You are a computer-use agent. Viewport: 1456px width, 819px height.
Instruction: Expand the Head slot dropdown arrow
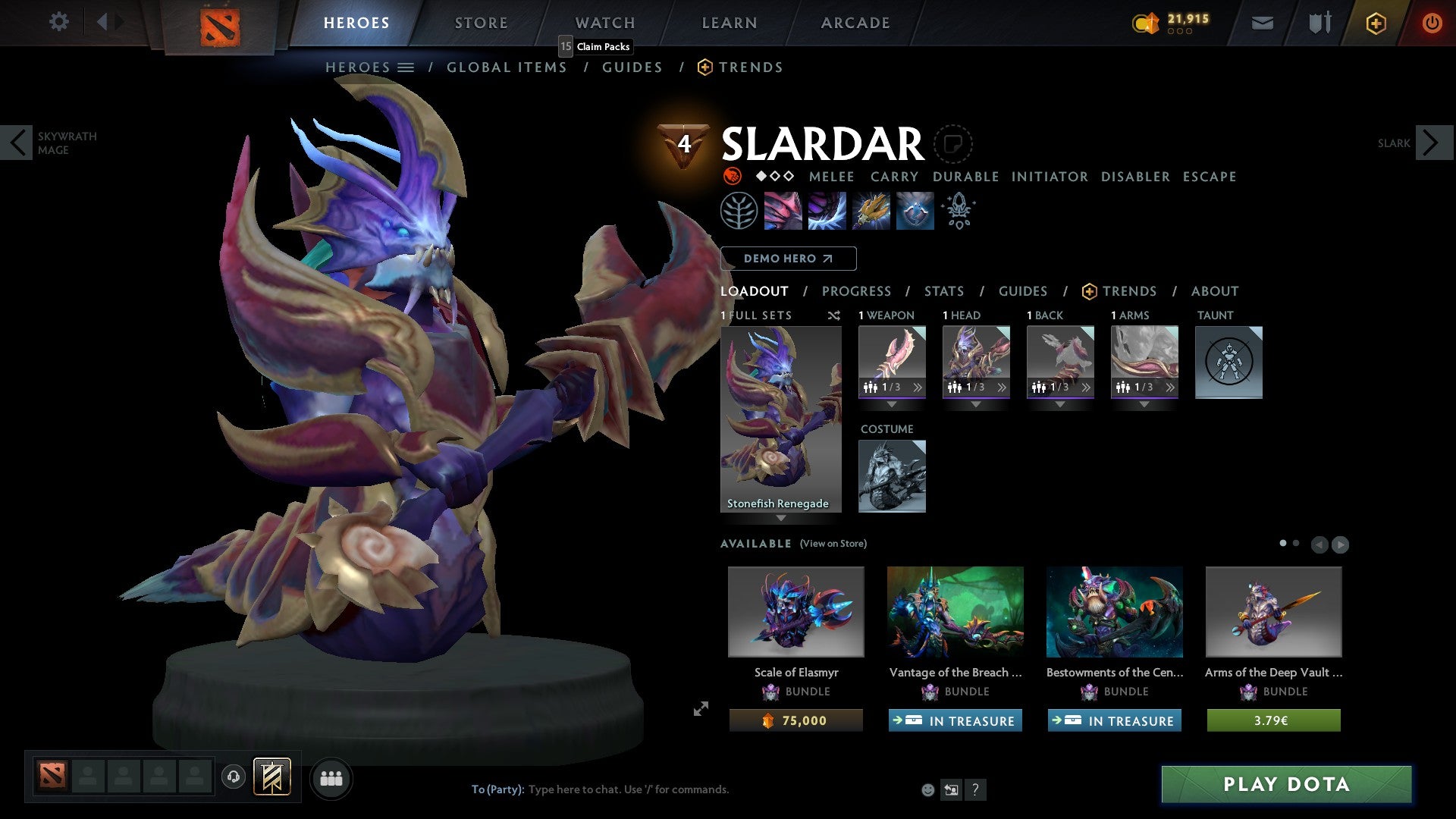pyautogui.click(x=976, y=404)
